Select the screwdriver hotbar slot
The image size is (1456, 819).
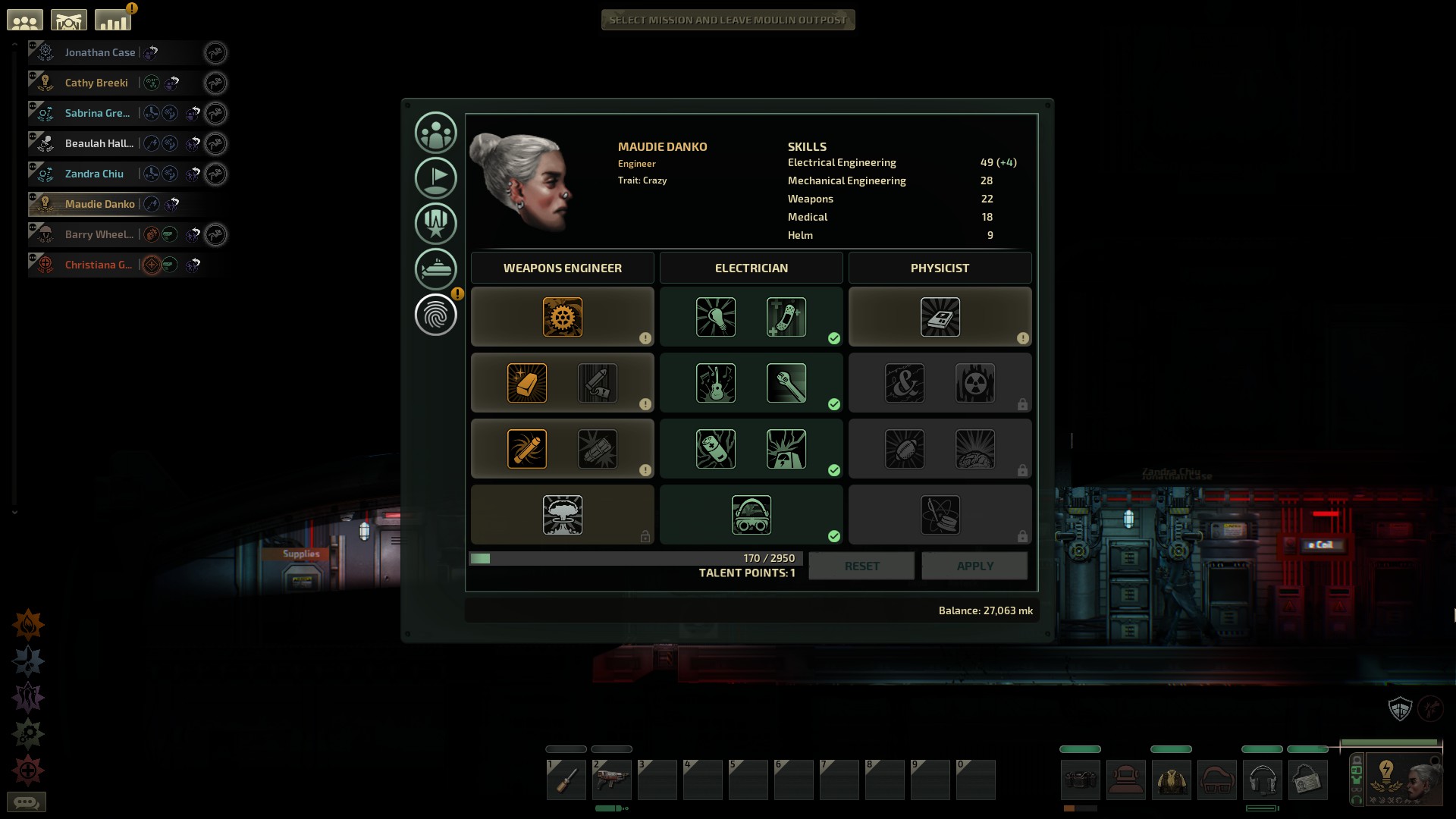566,780
